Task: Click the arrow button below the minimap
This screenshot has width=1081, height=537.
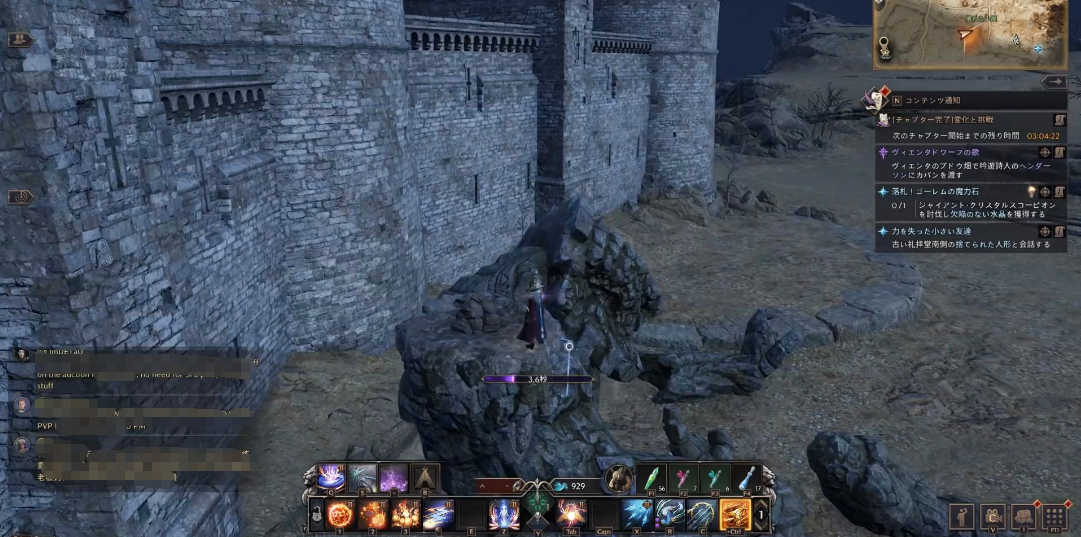Action: (1054, 82)
